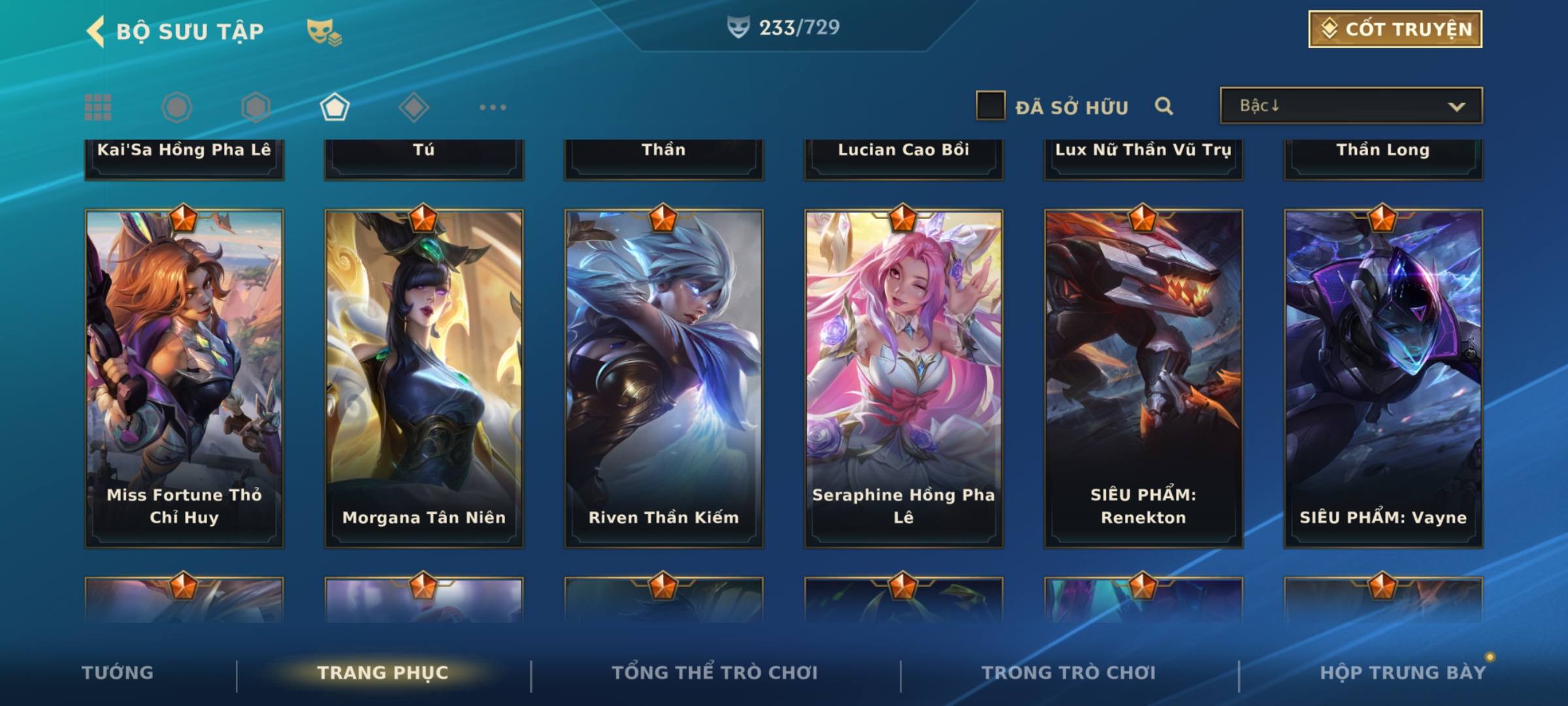1568x706 pixels.
Task: Open the Bậc sort dropdown
Action: click(x=1350, y=106)
